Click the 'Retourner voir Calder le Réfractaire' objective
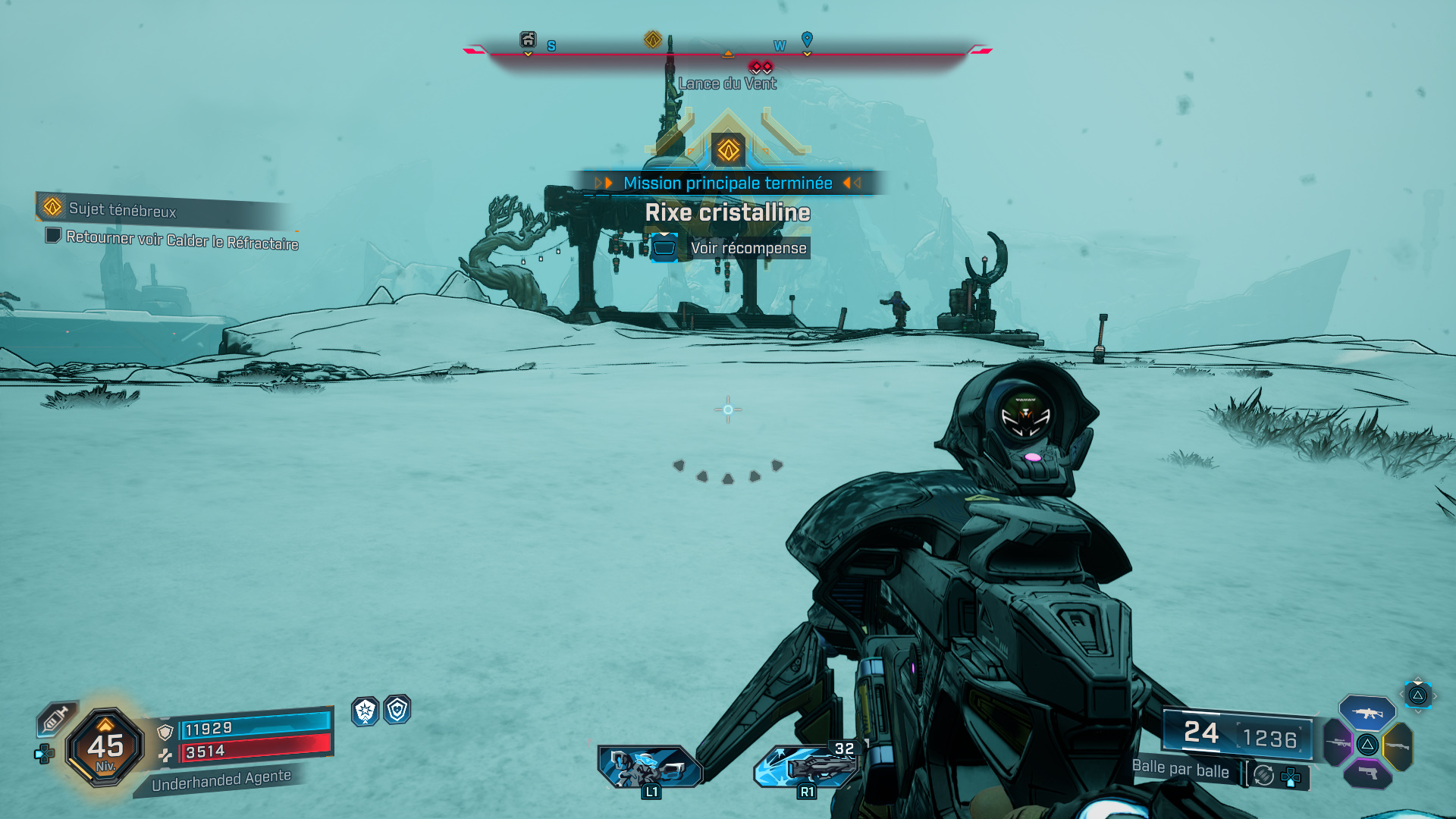 pyautogui.click(x=181, y=240)
